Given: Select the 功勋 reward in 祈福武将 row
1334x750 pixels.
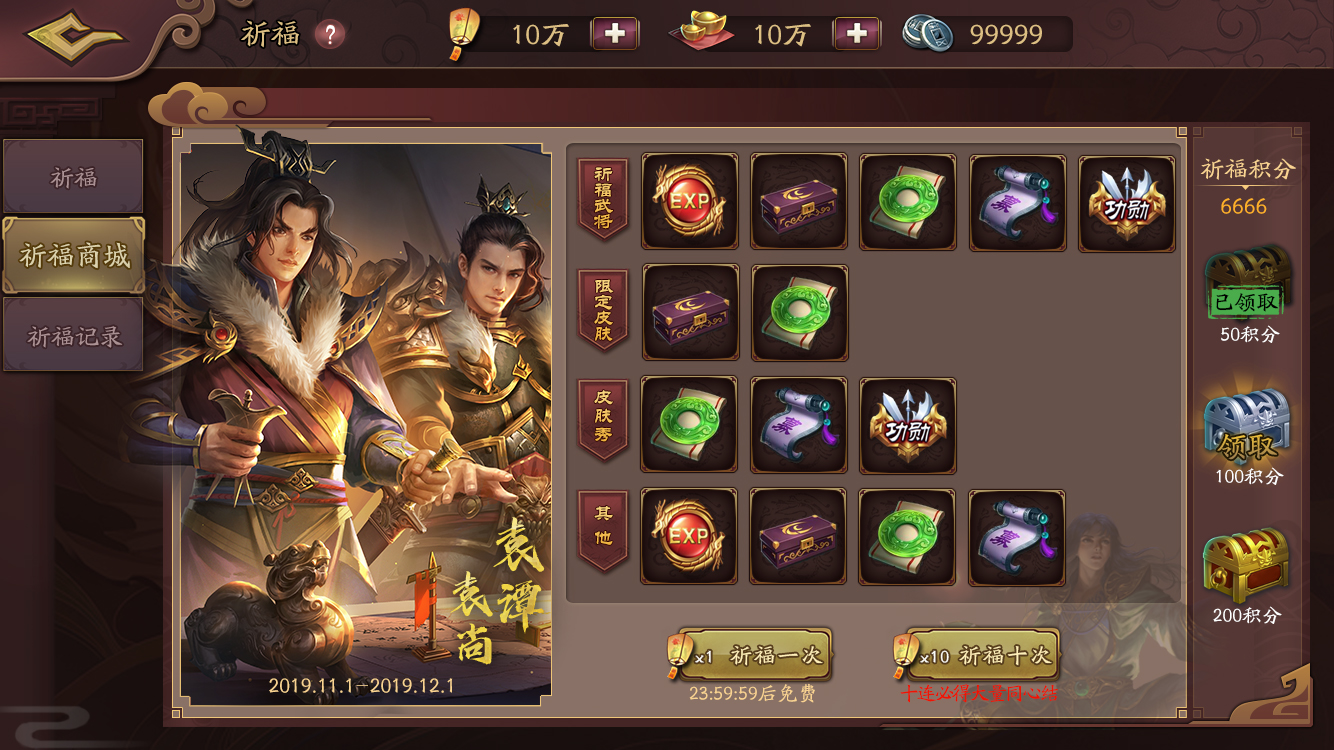Looking at the screenshot, I should [x=1127, y=203].
